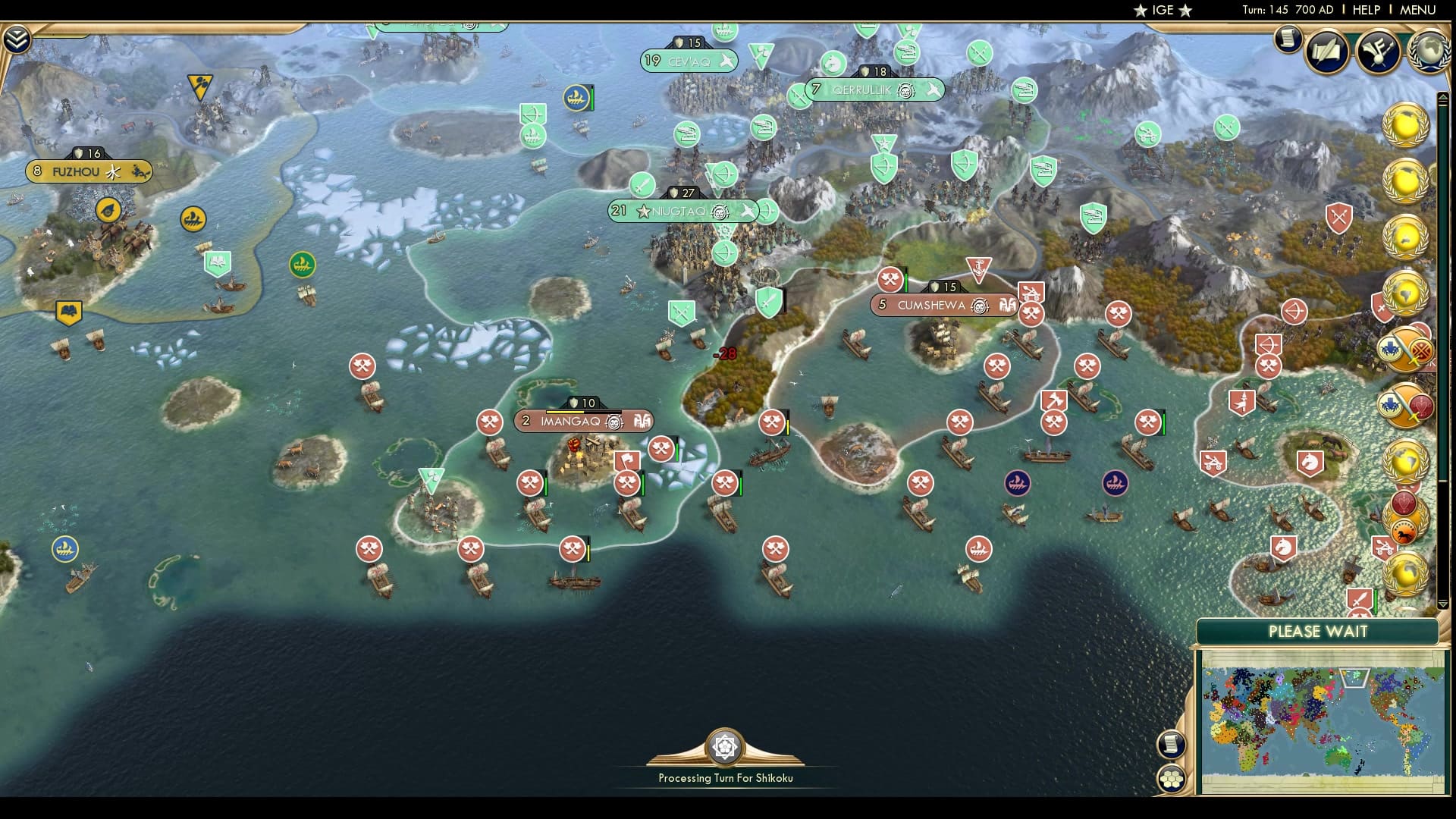Toggle strategic view with the hex grid icon
This screenshot has width=1456, height=819.
[1173, 776]
